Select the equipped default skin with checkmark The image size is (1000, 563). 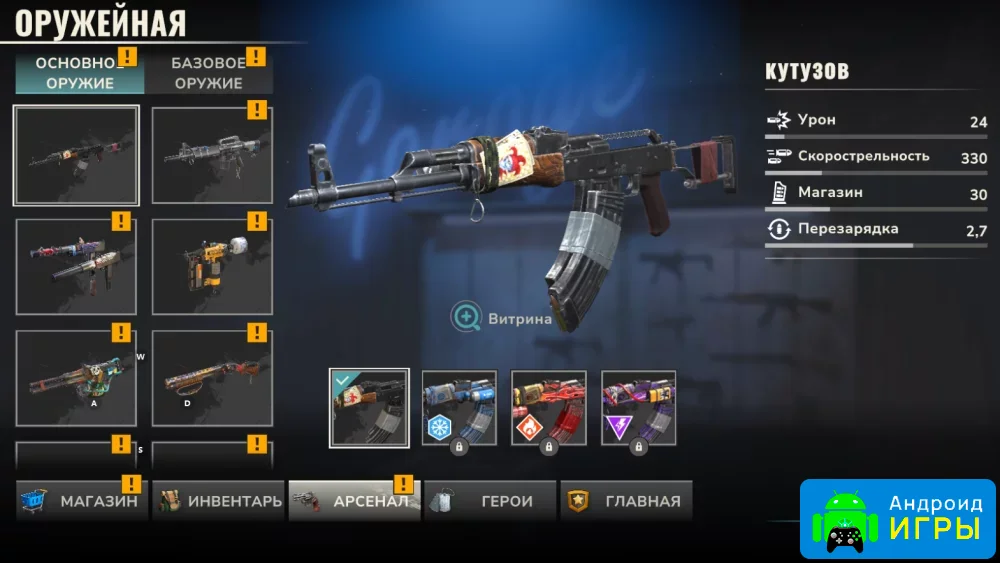coord(369,408)
